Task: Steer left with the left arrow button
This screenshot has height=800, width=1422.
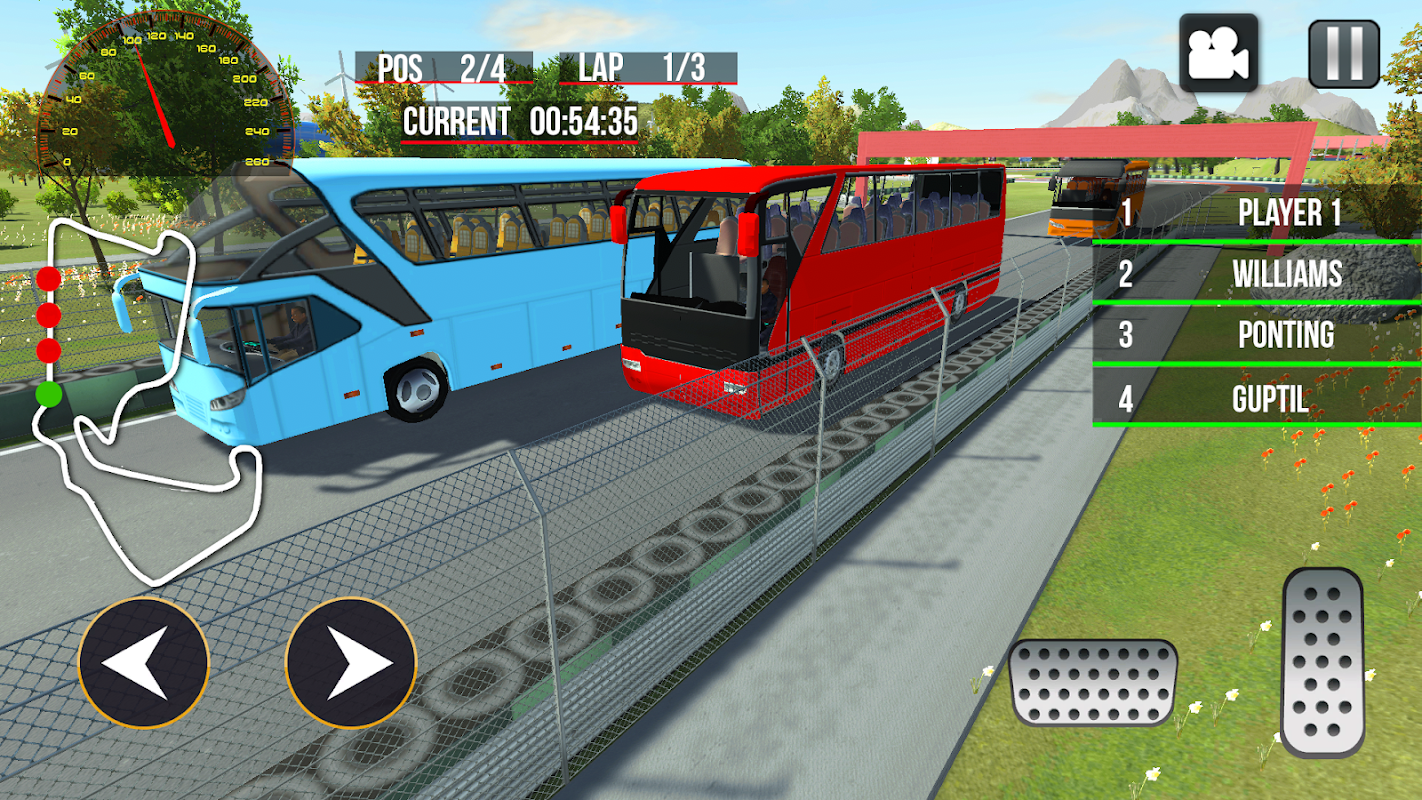Action: (143, 662)
